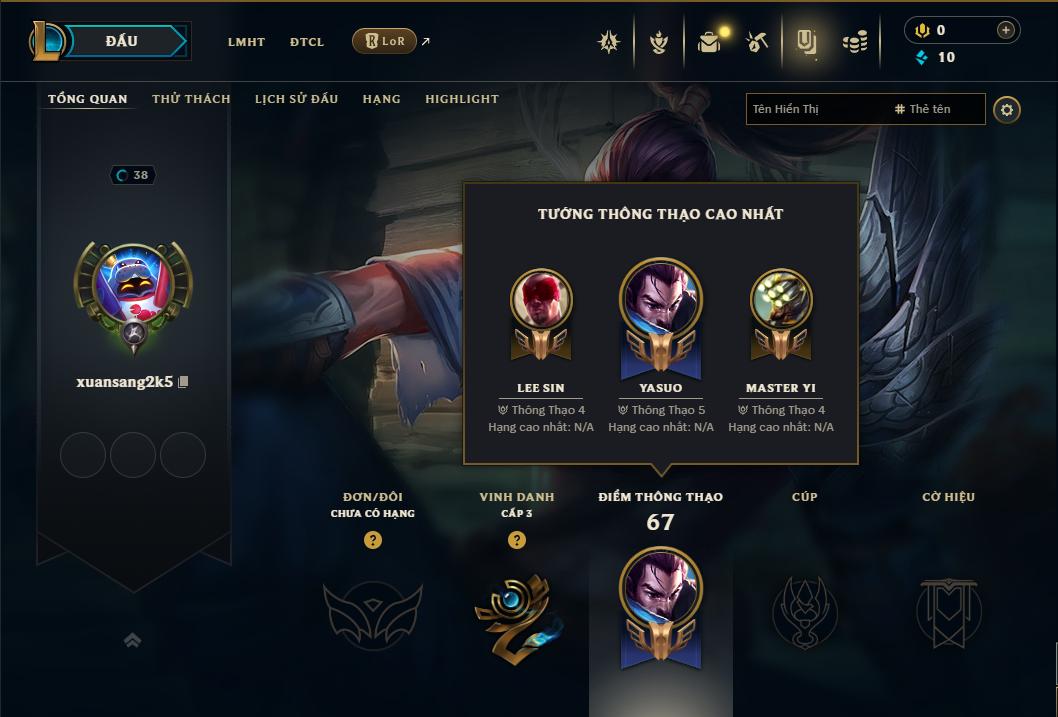The height and width of the screenshot is (717, 1058).
Task: Switch to the ĐTCL section
Action: pyautogui.click(x=307, y=42)
